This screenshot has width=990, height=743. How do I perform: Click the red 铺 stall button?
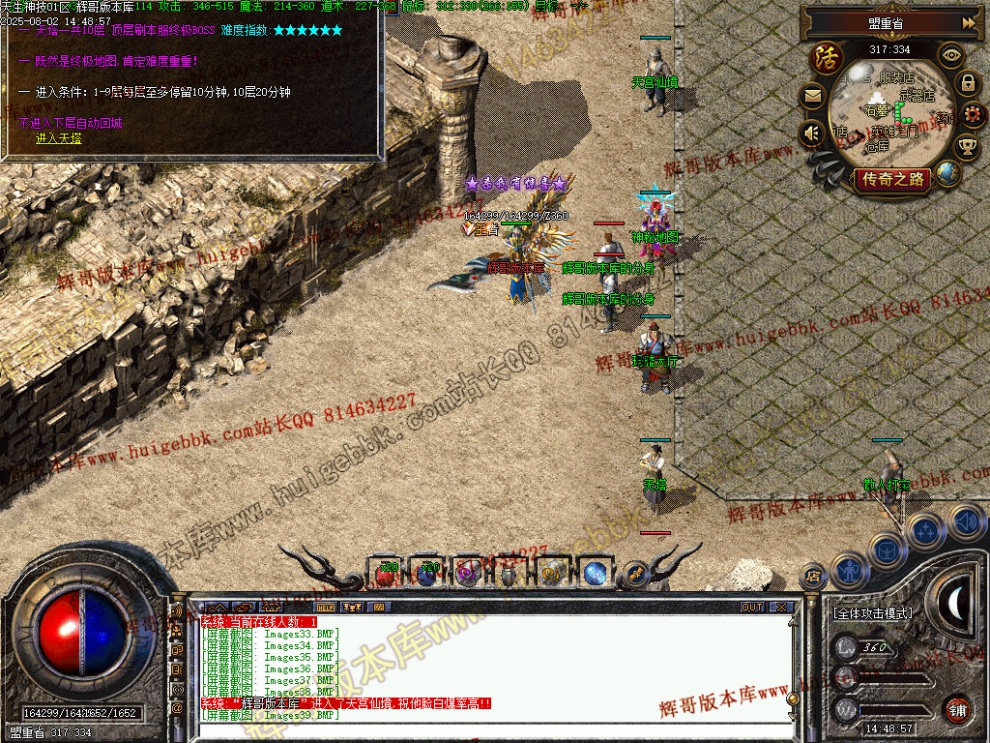[x=957, y=709]
